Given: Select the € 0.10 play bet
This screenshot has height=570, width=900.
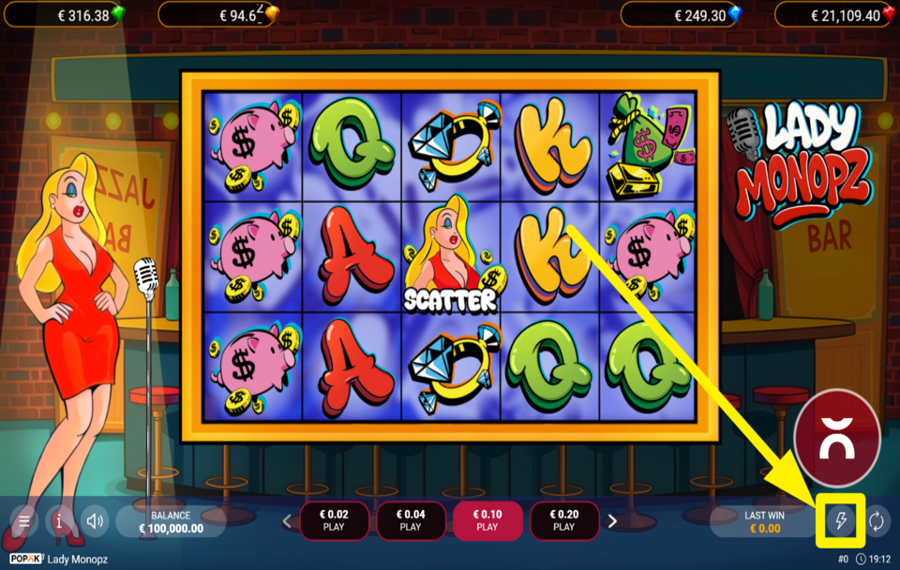Looking at the screenshot, I should point(487,521).
